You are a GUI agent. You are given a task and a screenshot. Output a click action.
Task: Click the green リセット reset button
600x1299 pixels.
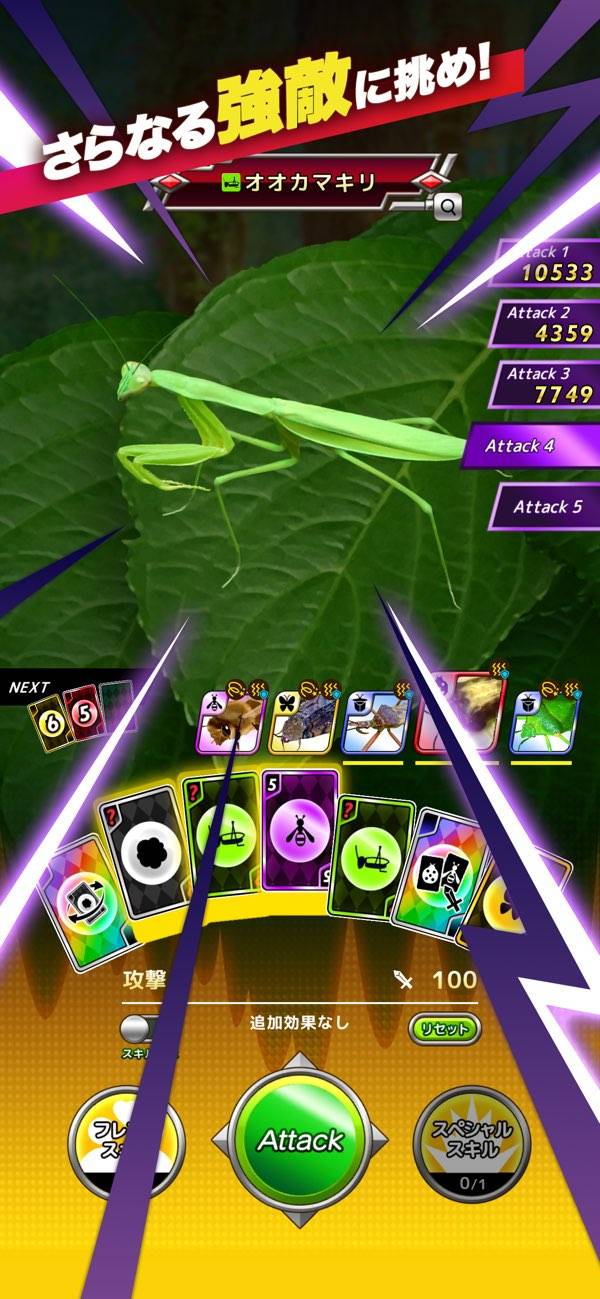pyautogui.click(x=444, y=1028)
